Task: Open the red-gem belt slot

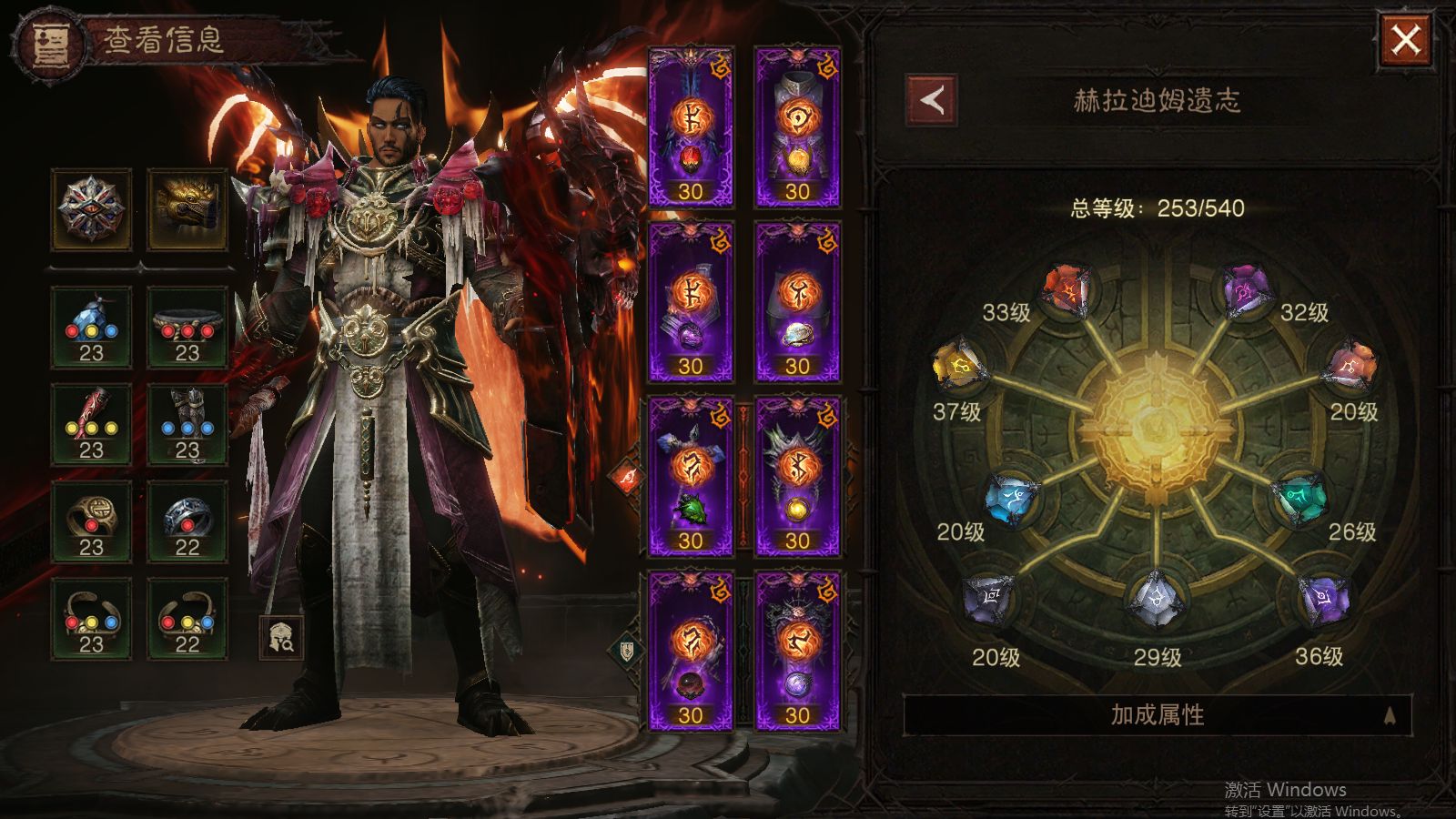Action: [187, 327]
